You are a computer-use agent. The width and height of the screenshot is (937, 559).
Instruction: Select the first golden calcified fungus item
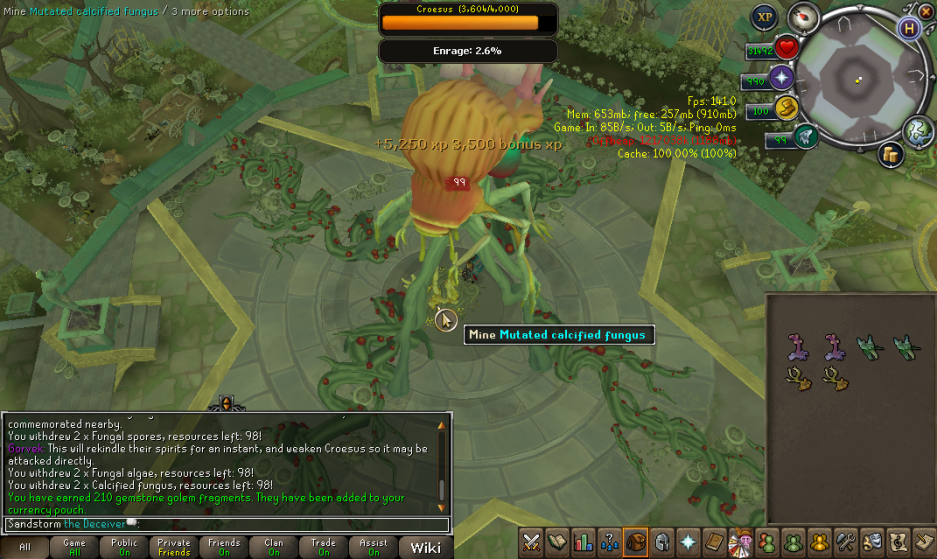(797, 377)
